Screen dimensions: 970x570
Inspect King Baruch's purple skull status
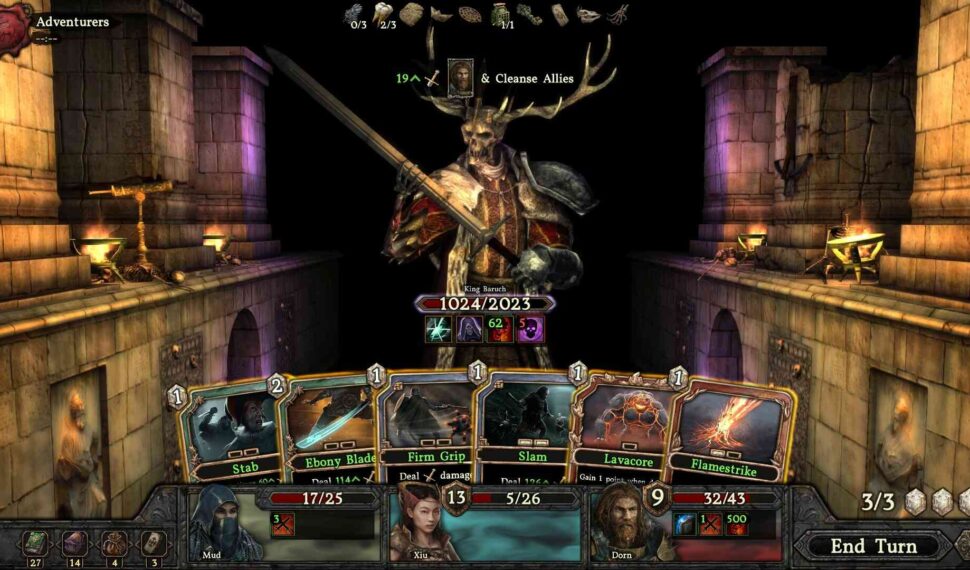pos(529,329)
